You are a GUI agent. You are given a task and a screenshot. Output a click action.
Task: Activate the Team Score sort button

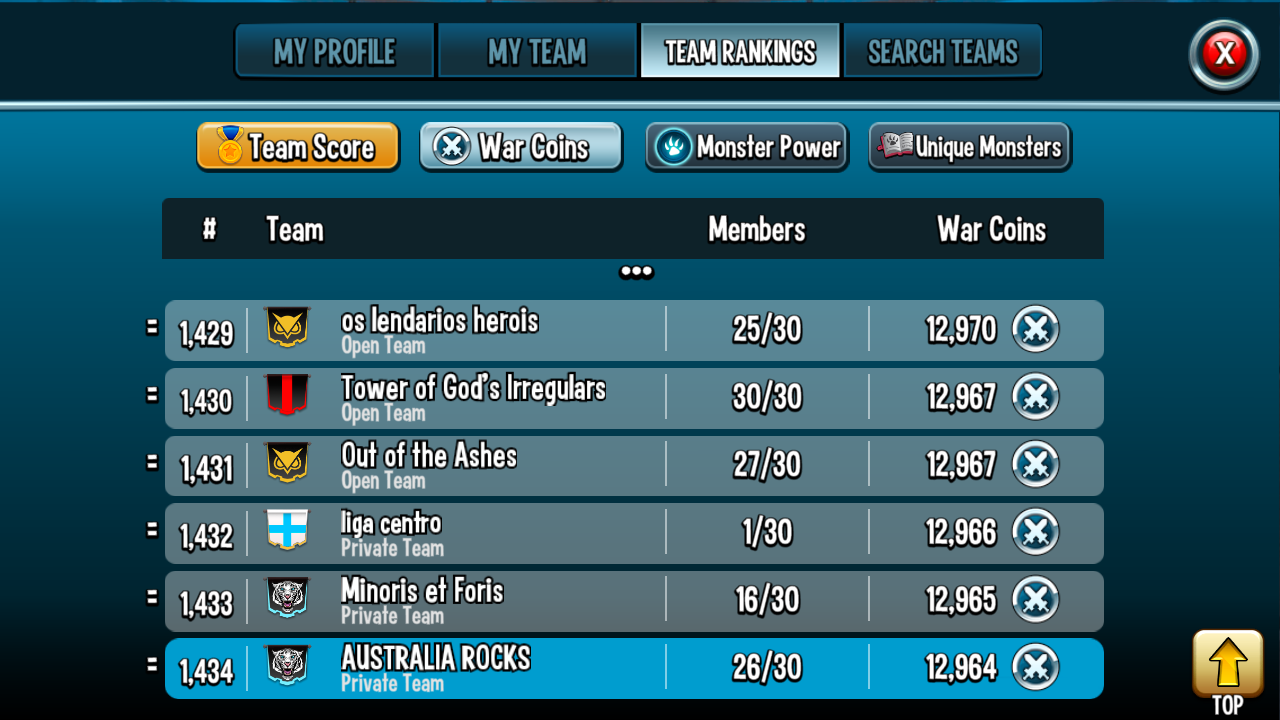(297, 146)
